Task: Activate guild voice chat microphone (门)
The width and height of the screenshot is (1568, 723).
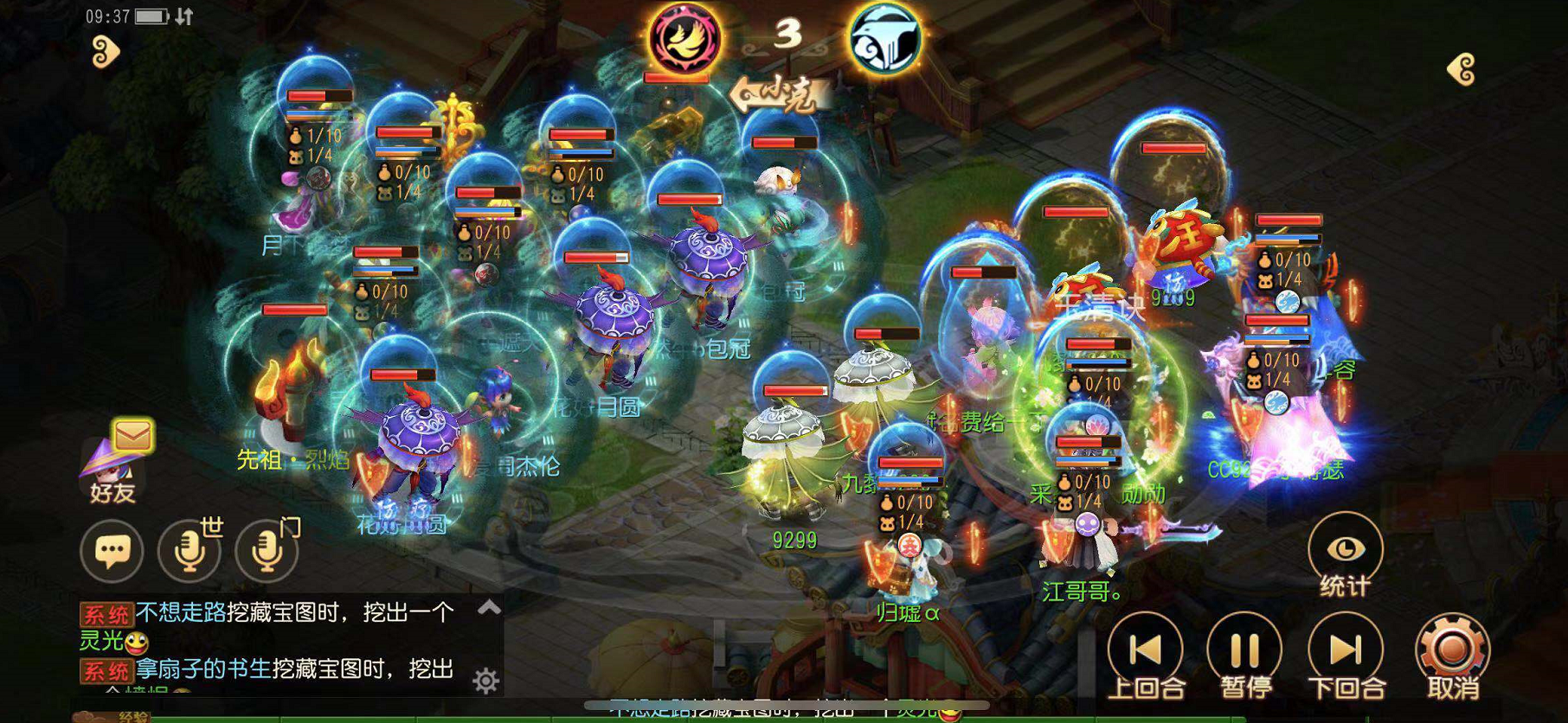Action: pyautogui.click(x=267, y=550)
